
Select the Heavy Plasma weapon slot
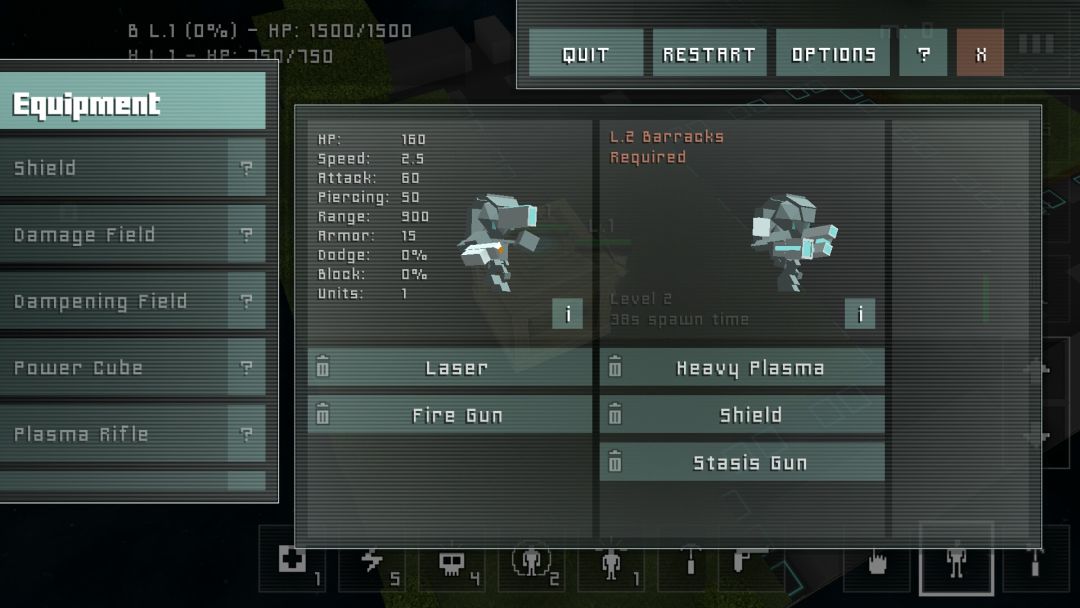click(x=750, y=368)
